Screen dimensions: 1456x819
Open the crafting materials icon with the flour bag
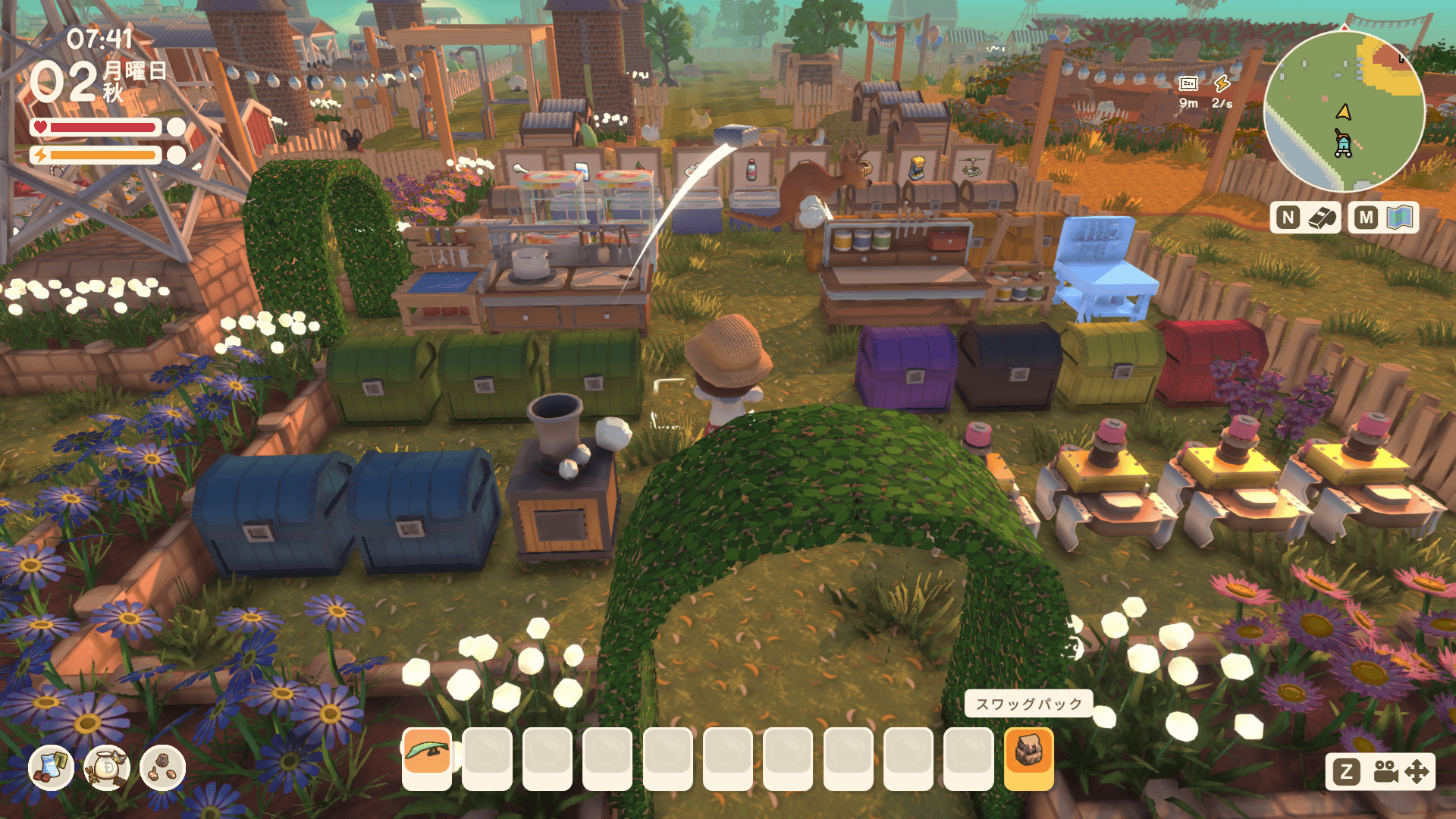click(51, 767)
